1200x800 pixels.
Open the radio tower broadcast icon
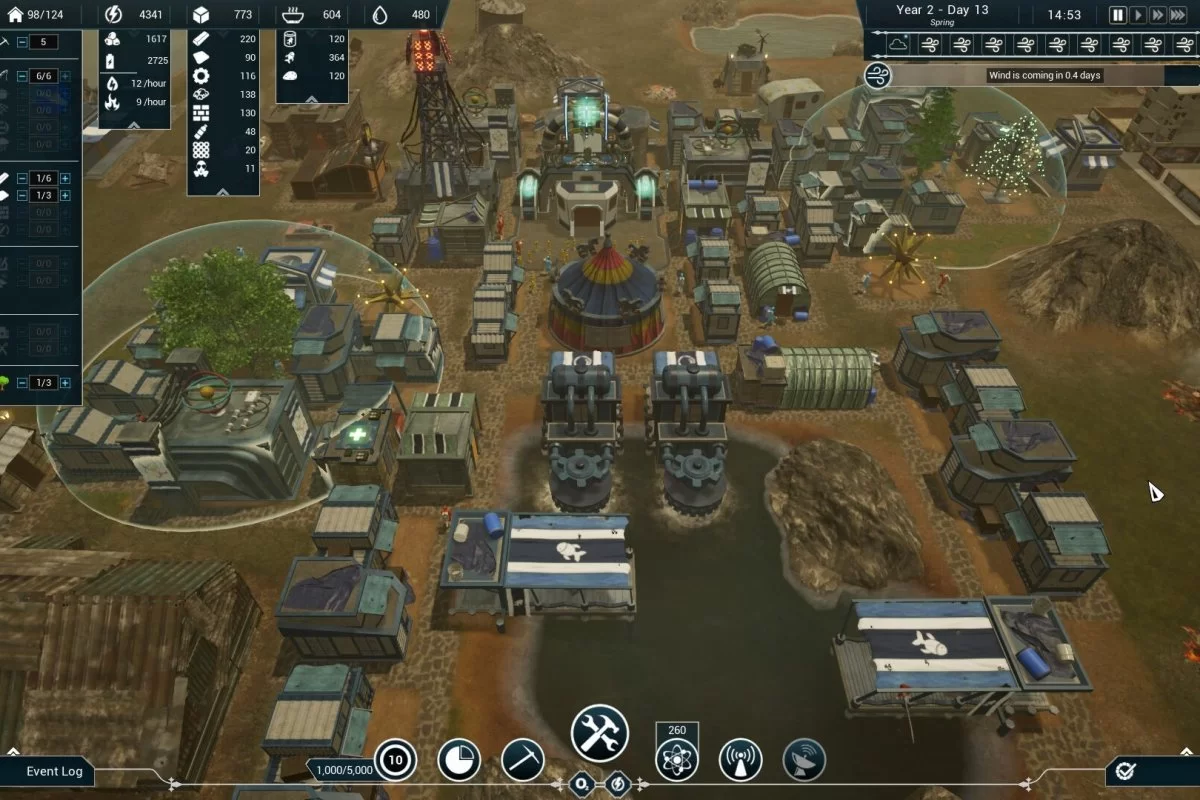click(x=741, y=761)
